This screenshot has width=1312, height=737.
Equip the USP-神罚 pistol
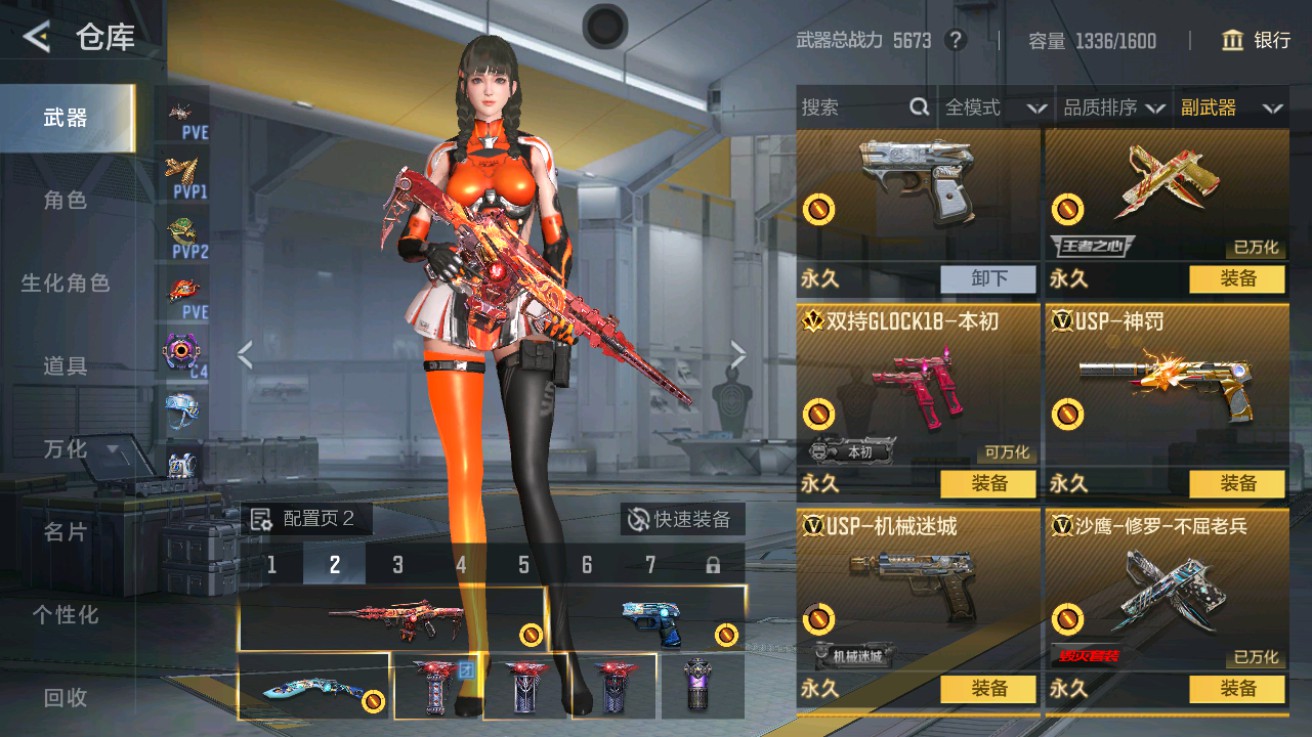pos(1237,484)
